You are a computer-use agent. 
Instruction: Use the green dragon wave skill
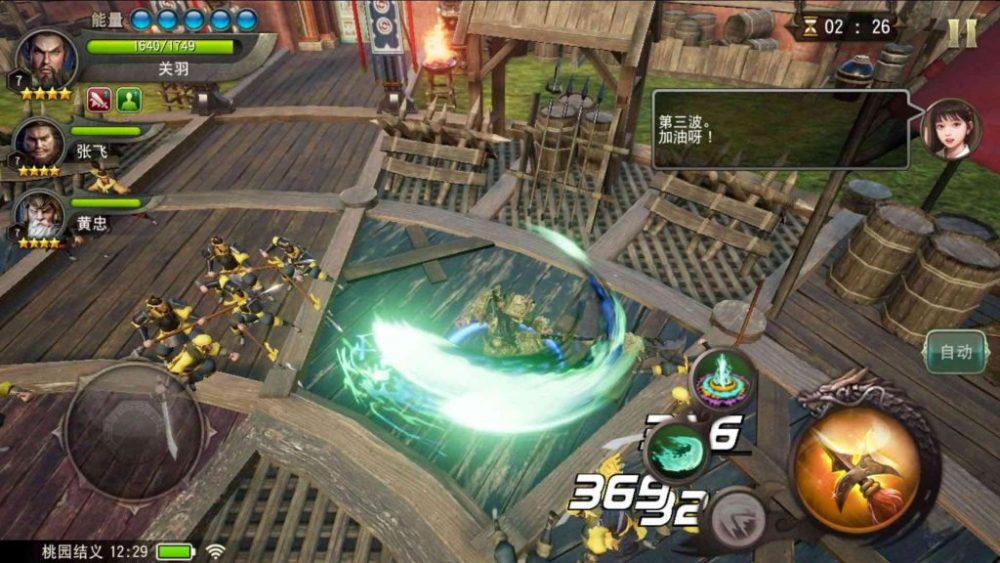click(676, 451)
